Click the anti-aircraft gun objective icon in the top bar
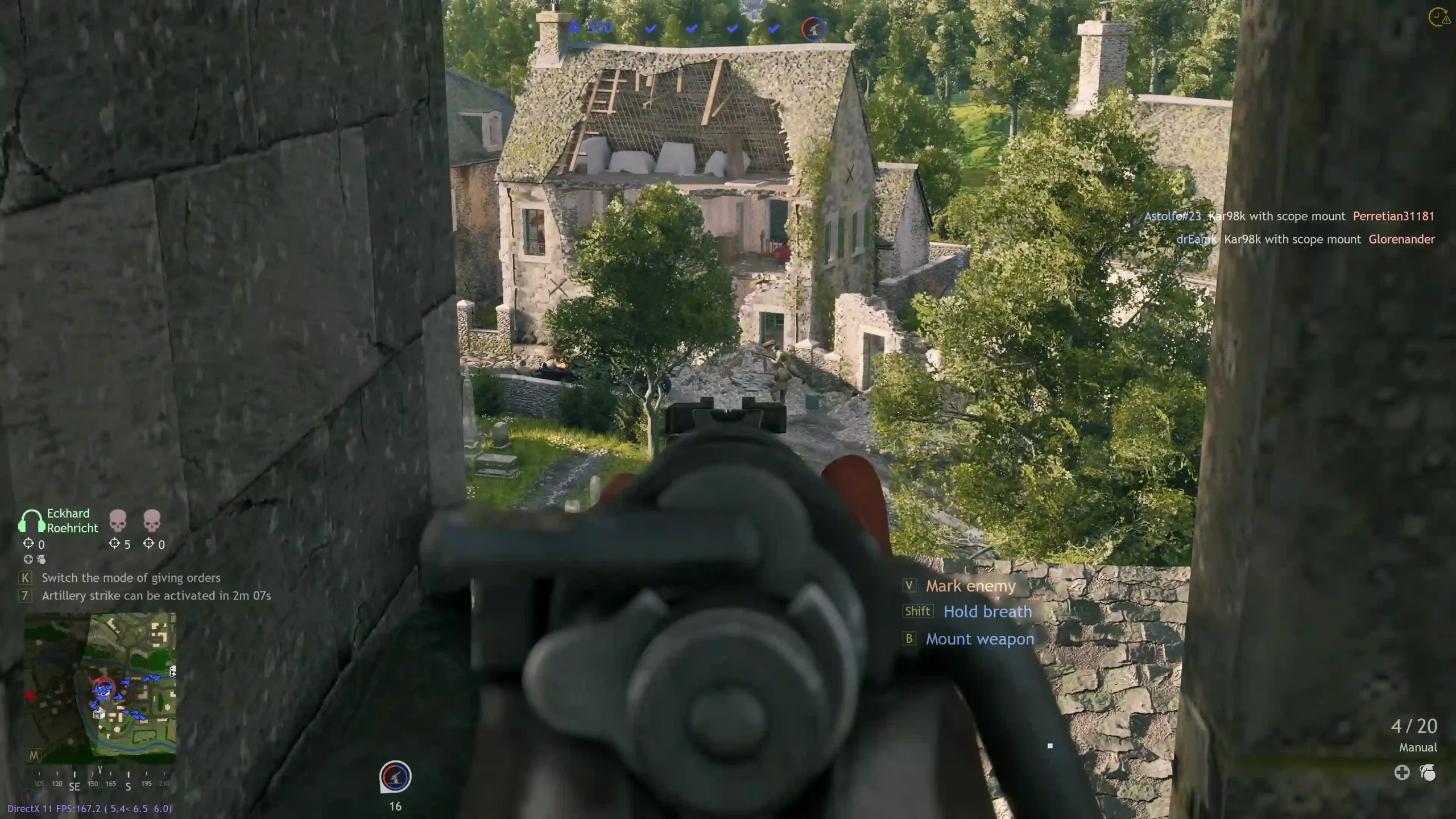 tap(813, 28)
